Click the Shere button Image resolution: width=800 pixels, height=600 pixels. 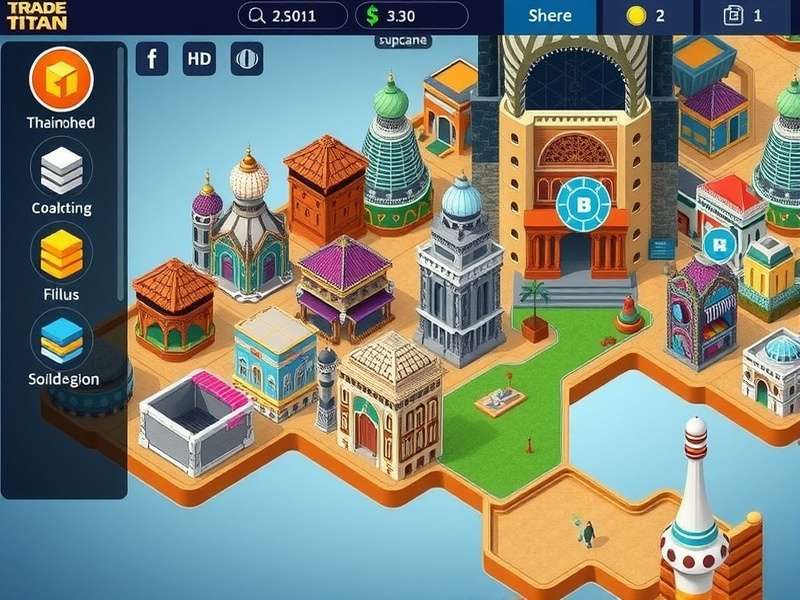coord(550,15)
